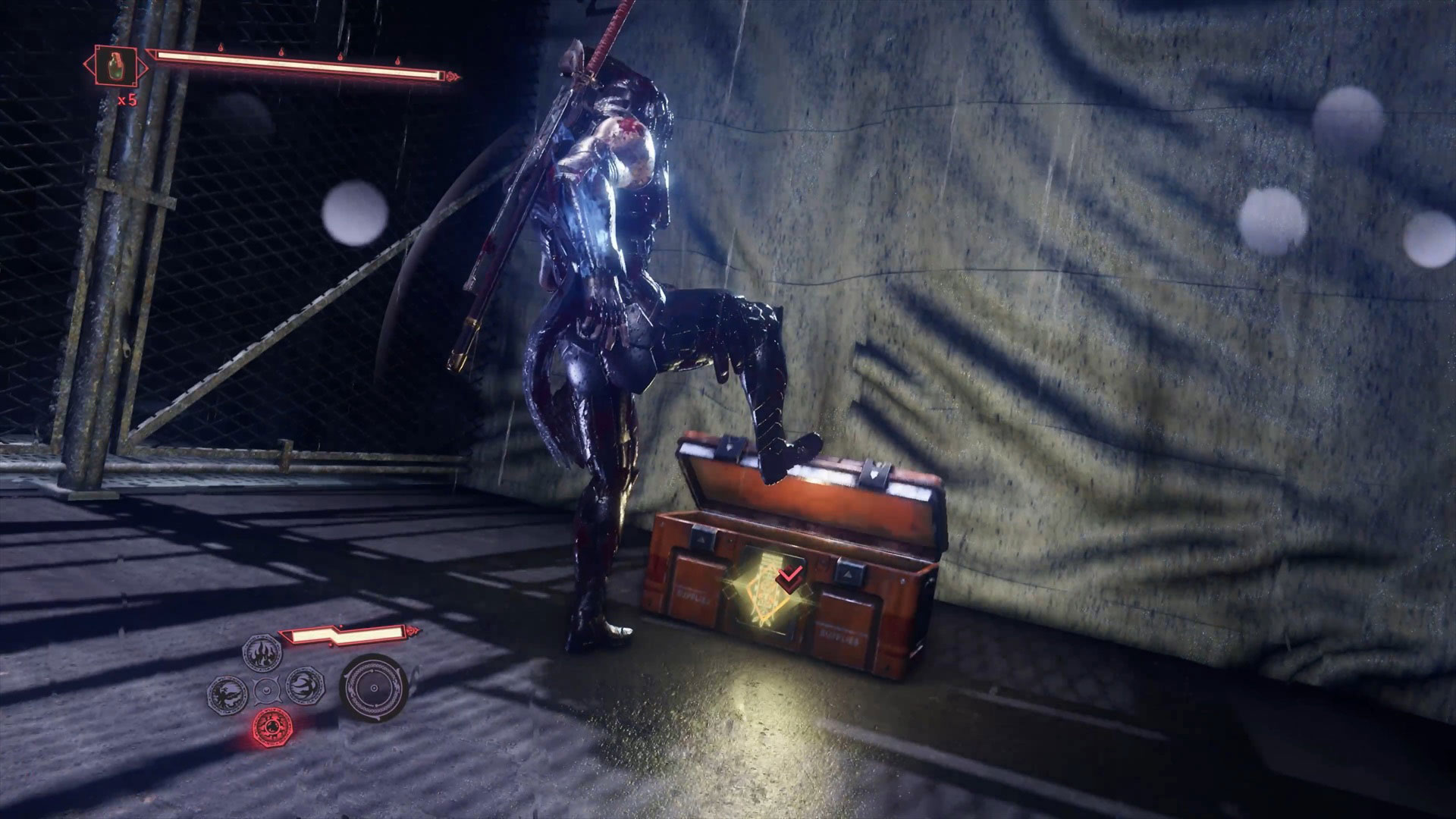Choose the phoenix bird emblem skill

click(227, 689)
